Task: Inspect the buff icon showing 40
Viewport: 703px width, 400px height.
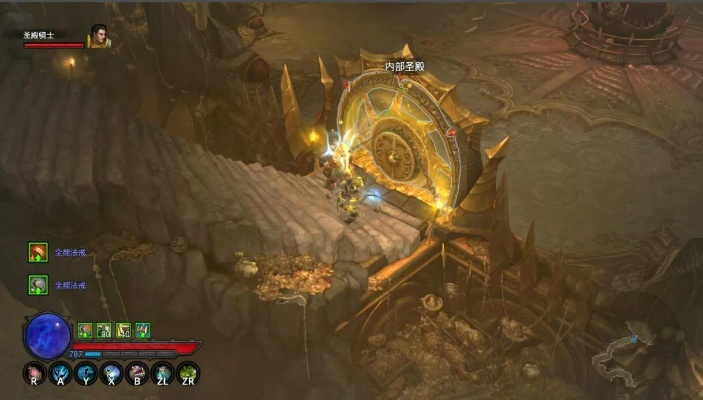Action: coord(123,330)
